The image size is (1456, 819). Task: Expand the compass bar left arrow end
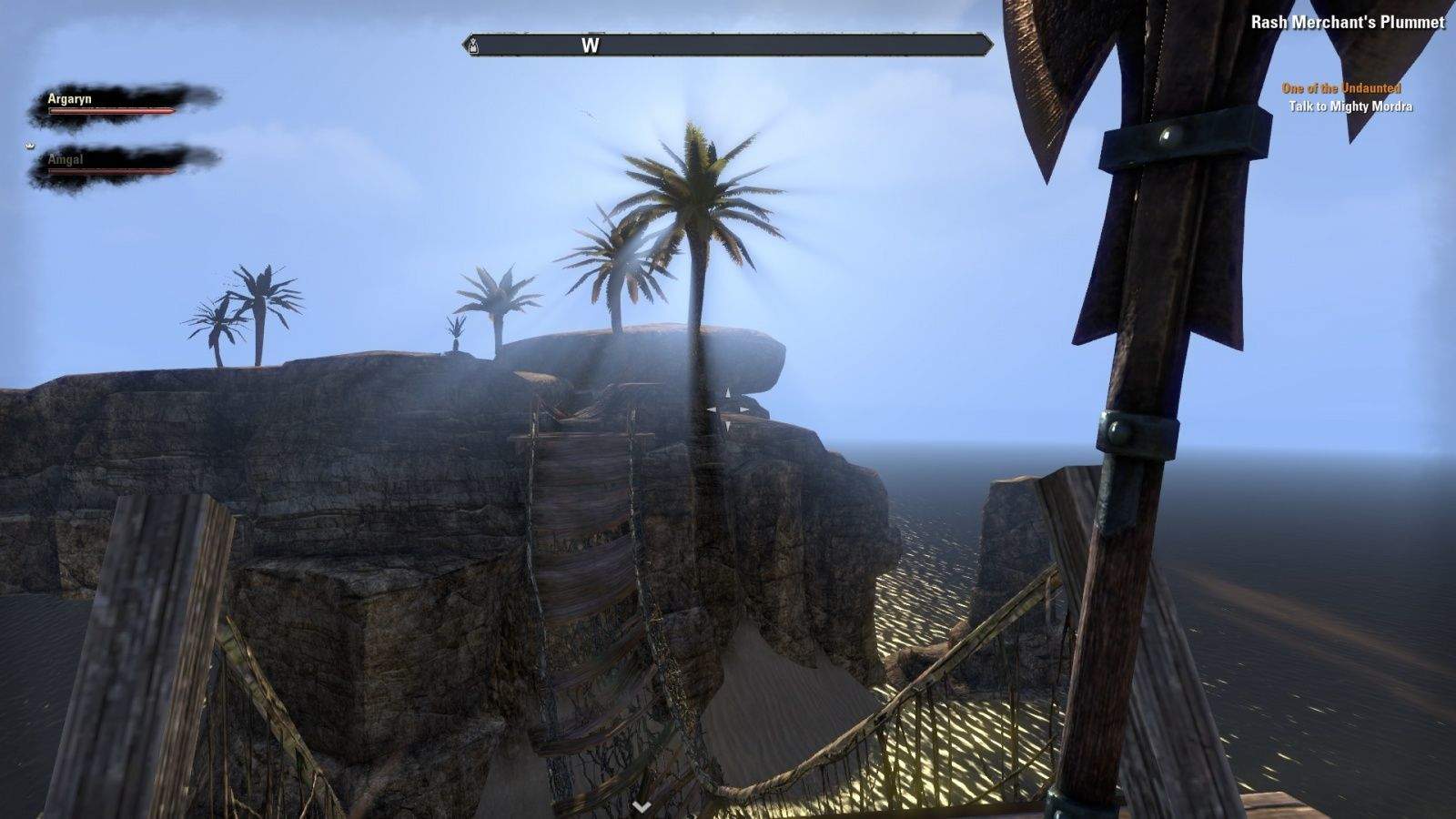465,44
